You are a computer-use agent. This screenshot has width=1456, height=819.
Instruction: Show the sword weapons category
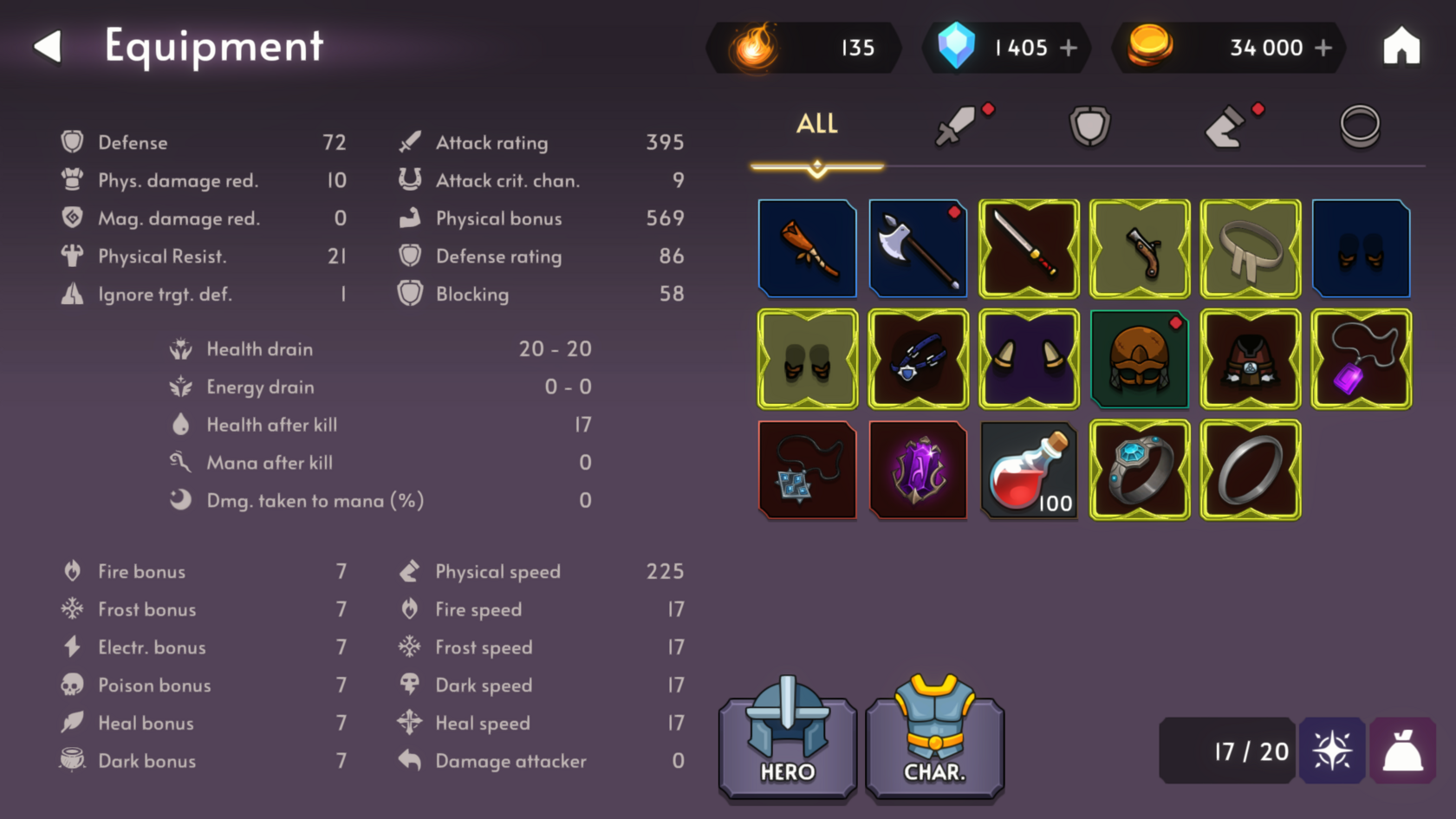coord(956,127)
